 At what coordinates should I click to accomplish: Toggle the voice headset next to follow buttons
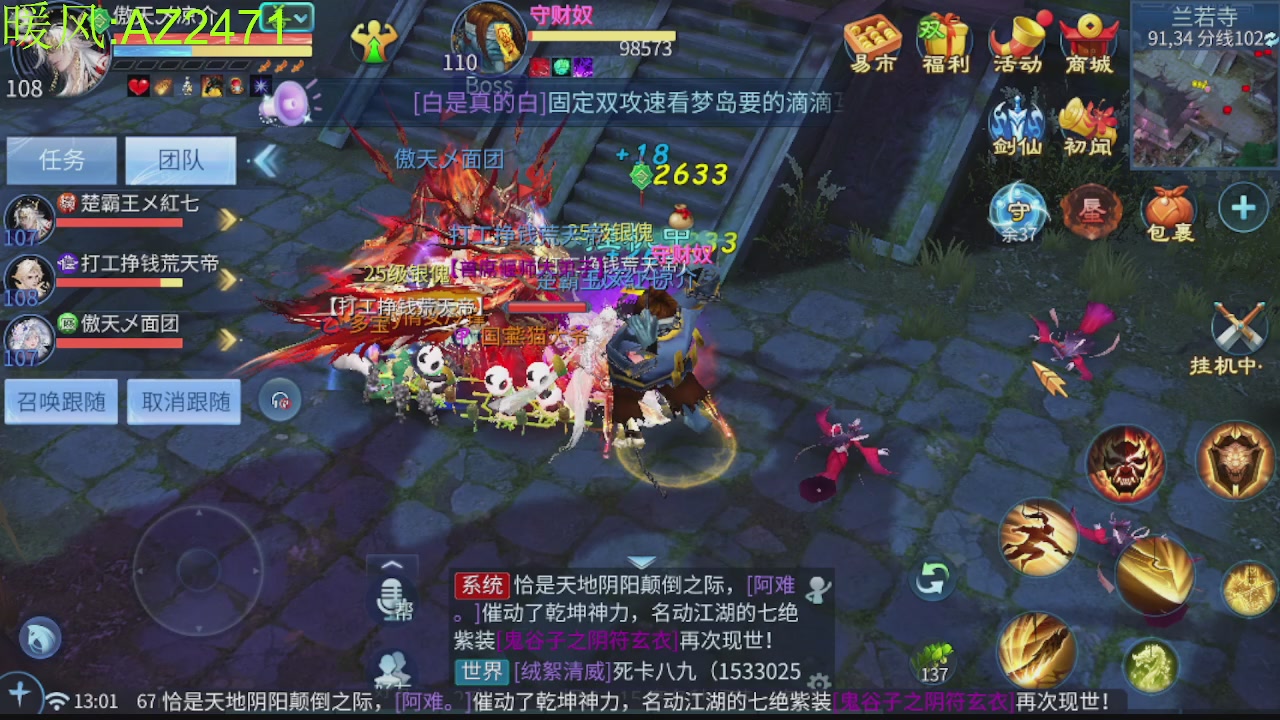point(280,399)
